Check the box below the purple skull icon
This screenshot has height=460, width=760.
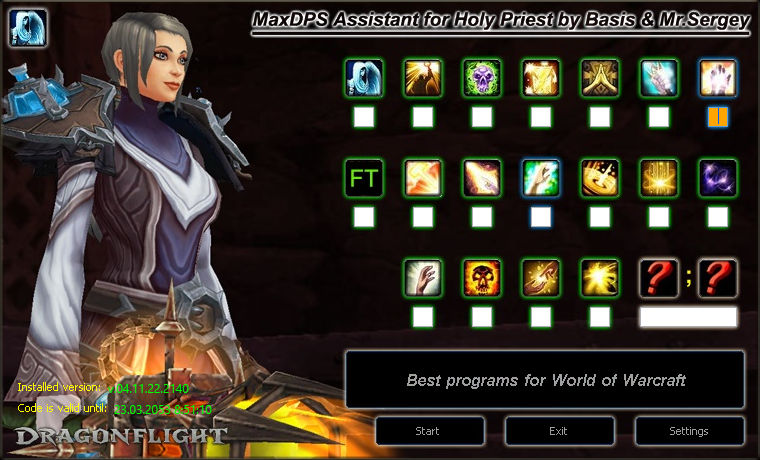tap(482, 117)
